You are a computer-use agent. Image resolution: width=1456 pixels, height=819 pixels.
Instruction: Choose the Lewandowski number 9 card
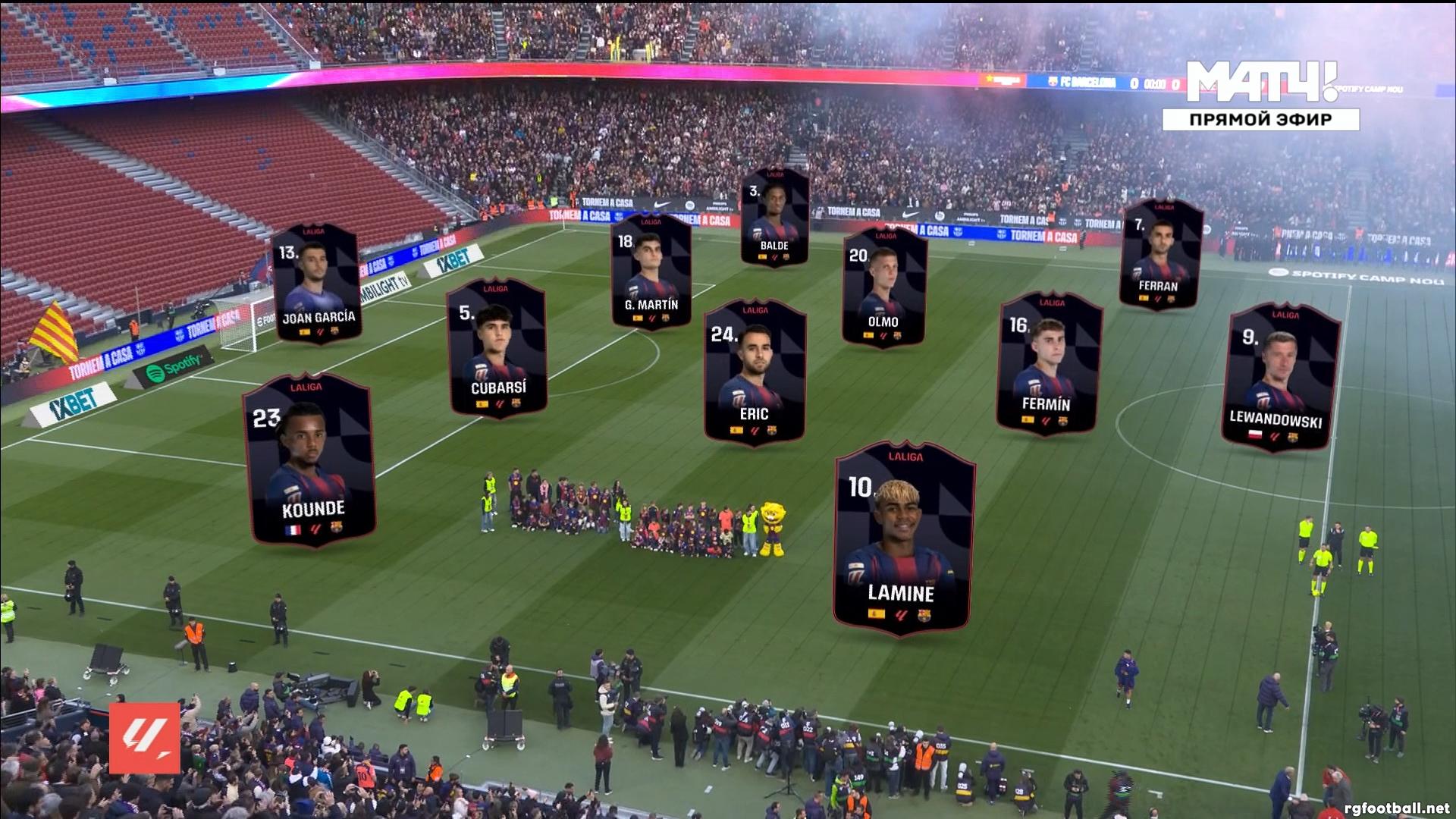tap(1280, 377)
